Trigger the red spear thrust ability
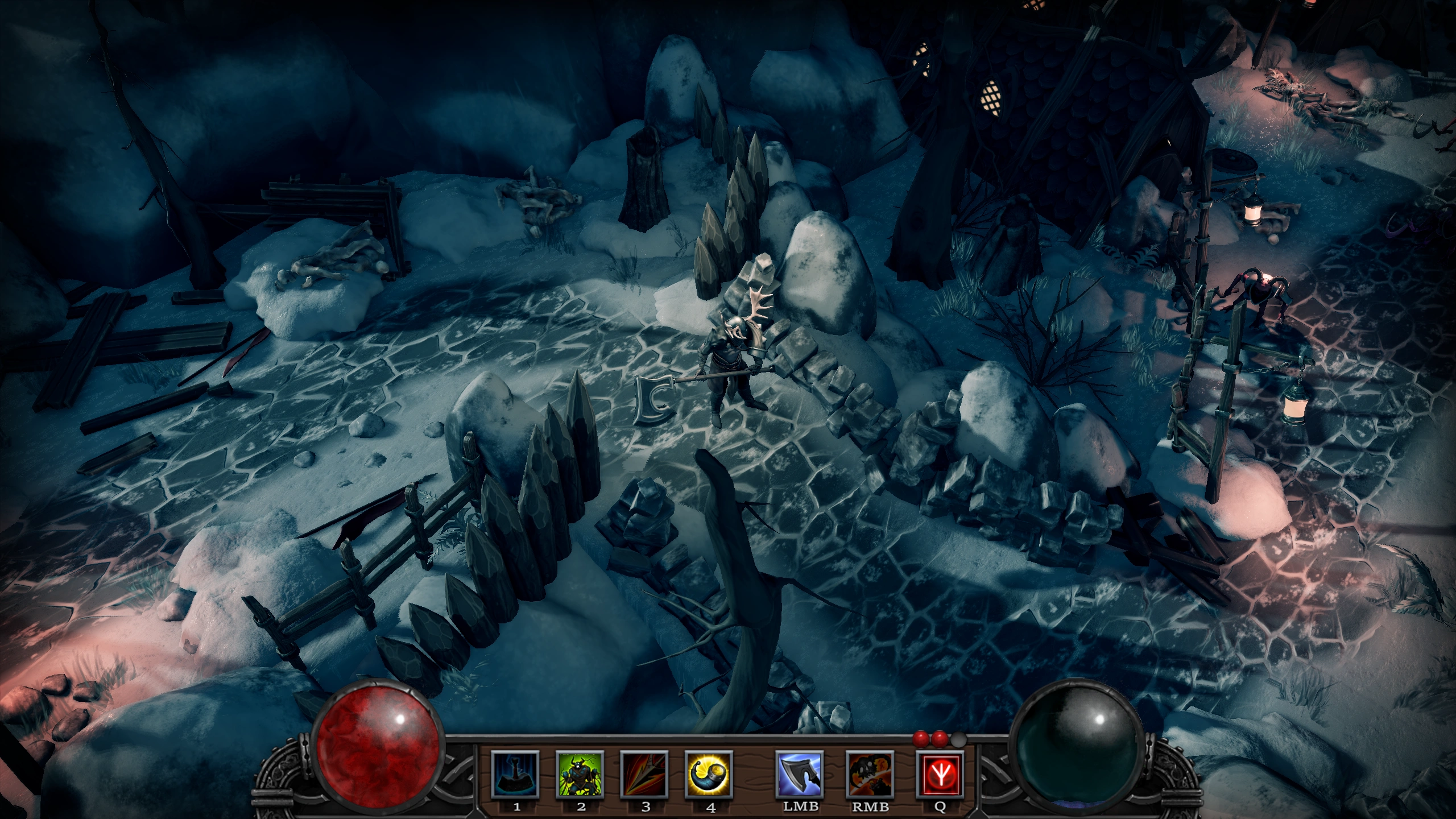This screenshot has width=1456, height=819. tap(644, 774)
